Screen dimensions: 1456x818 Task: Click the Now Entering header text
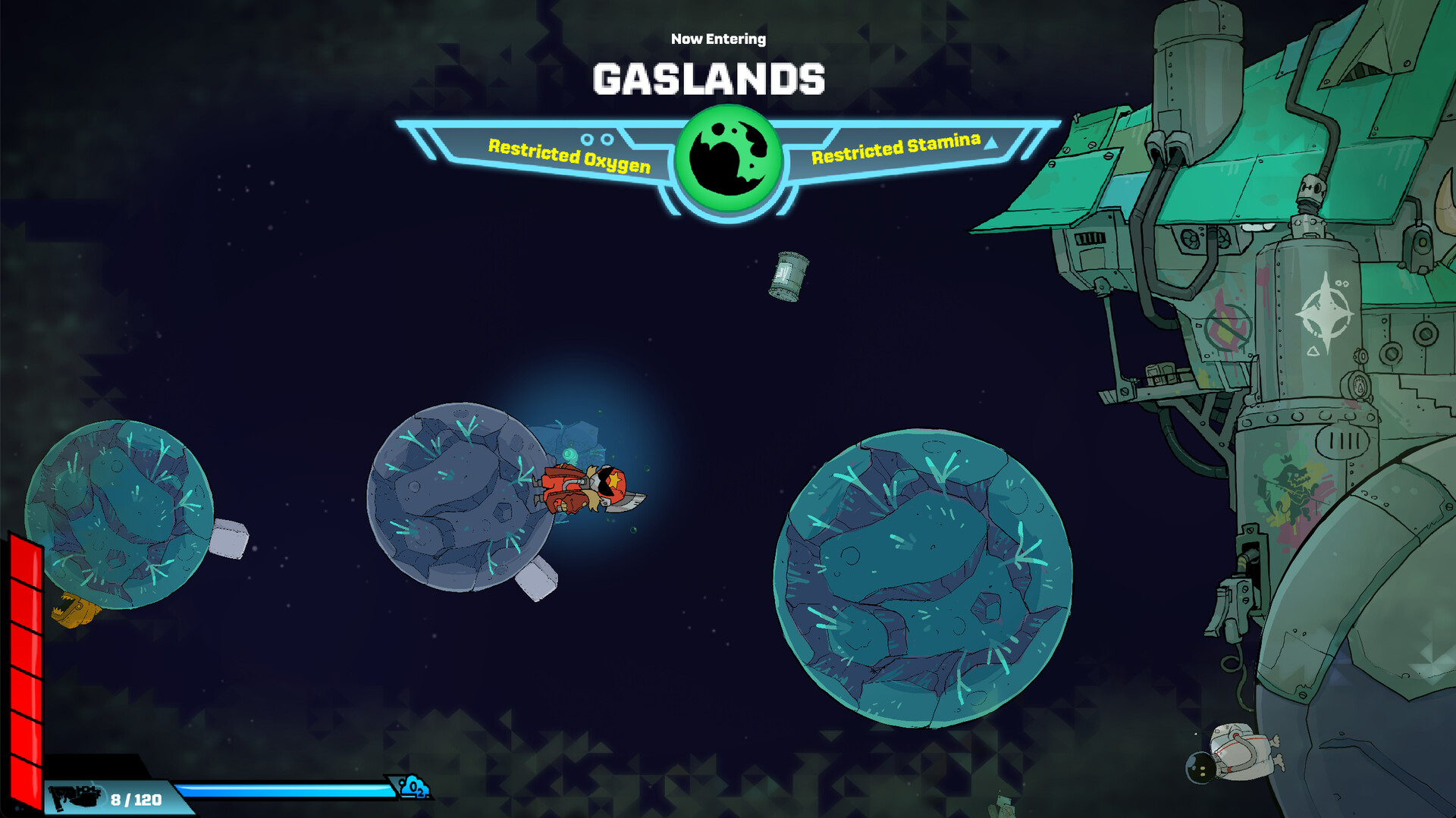pyautogui.click(x=719, y=38)
